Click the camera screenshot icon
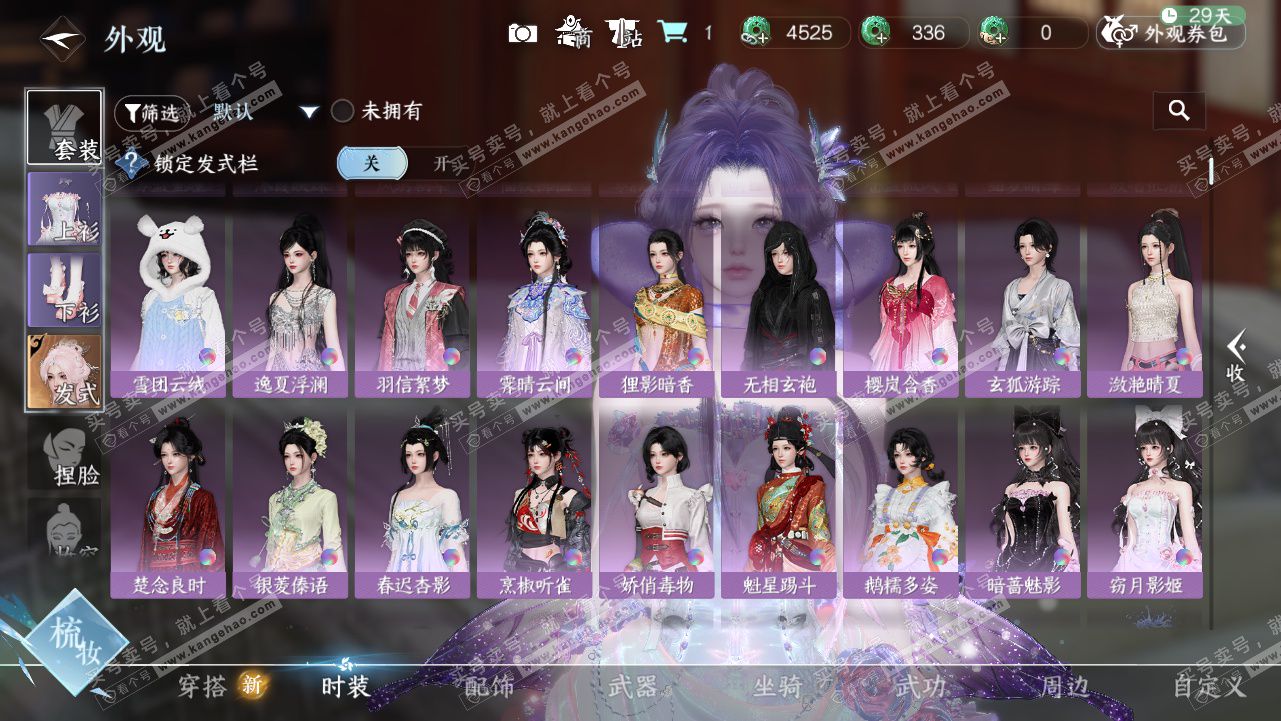 tap(522, 33)
